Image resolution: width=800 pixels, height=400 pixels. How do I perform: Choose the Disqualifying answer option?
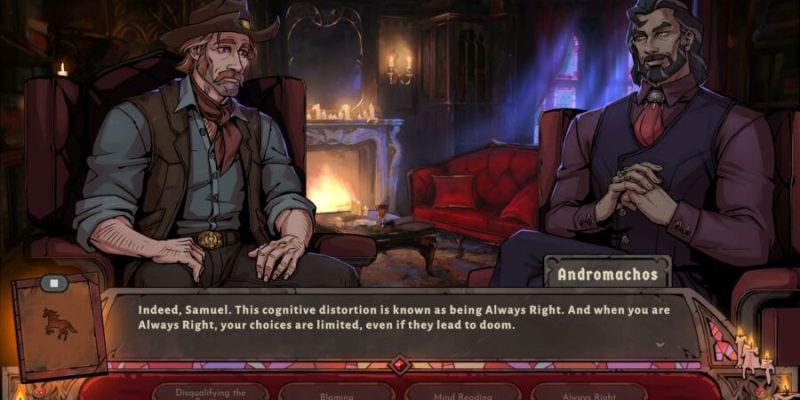[209, 391]
